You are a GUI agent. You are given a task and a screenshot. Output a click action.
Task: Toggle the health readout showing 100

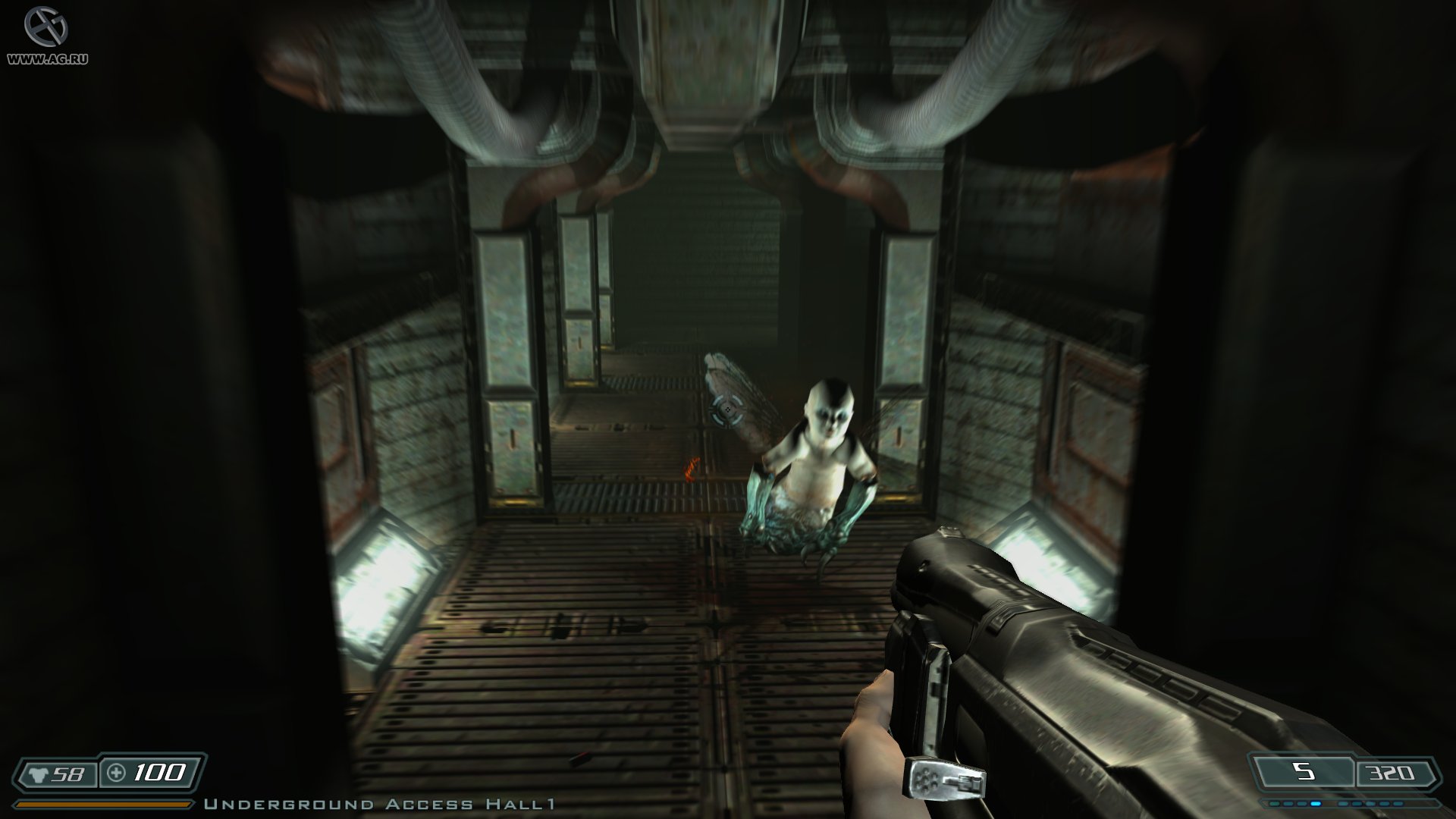(161, 773)
